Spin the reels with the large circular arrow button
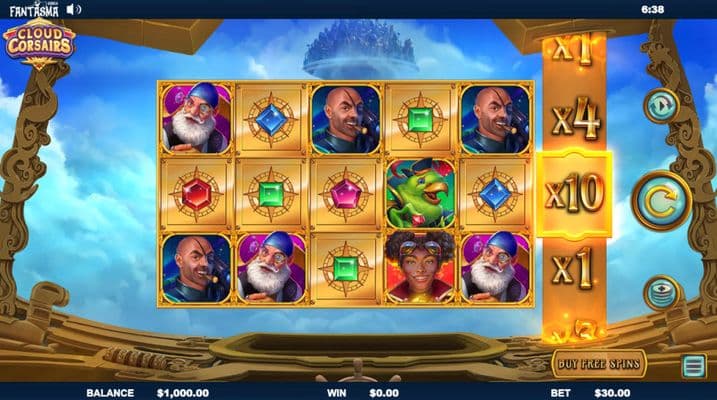Image resolution: width=717 pixels, height=400 pixels. tap(663, 200)
